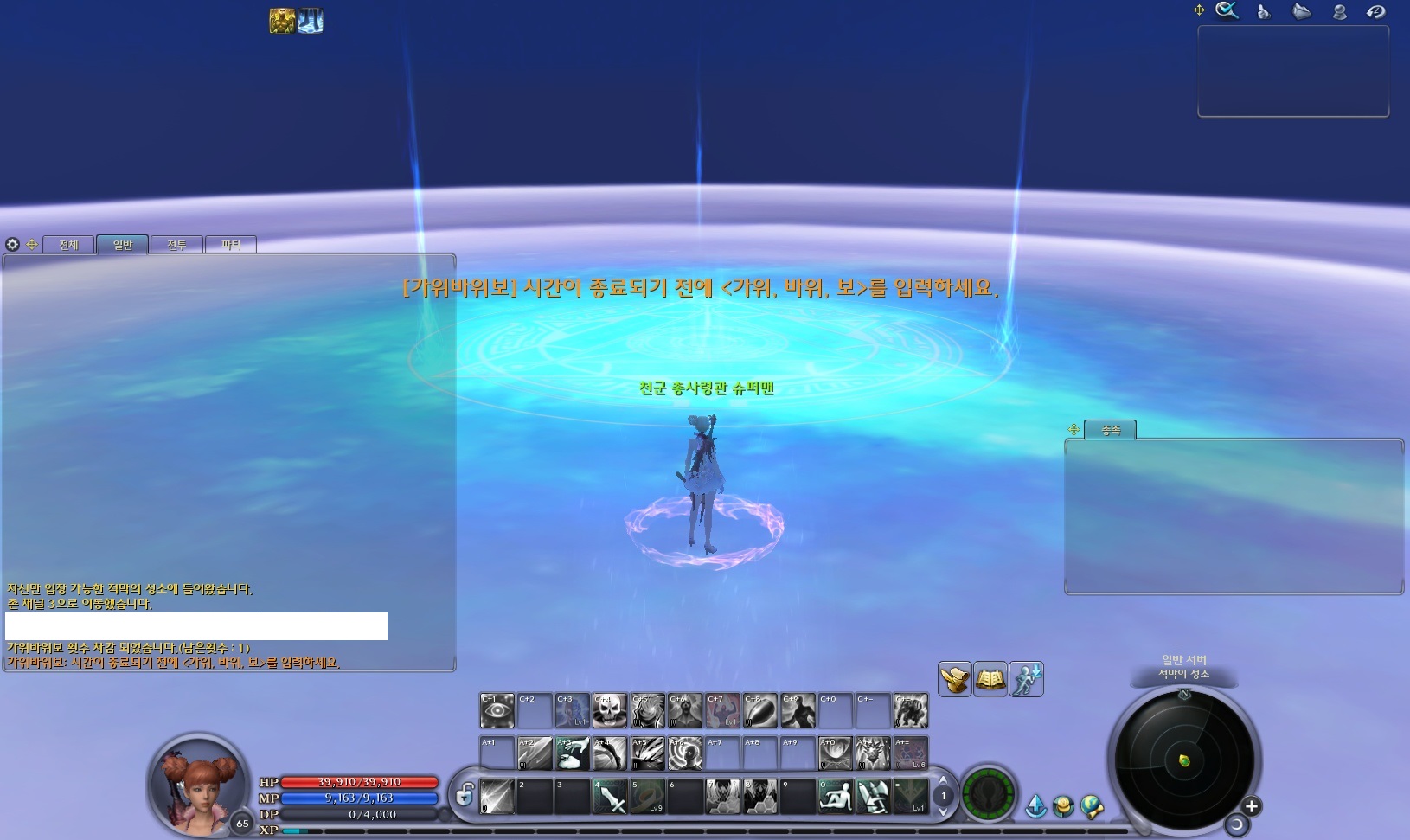
Task: Click the thumbs-up icon in the top-right toolbar
Action: (1263, 11)
